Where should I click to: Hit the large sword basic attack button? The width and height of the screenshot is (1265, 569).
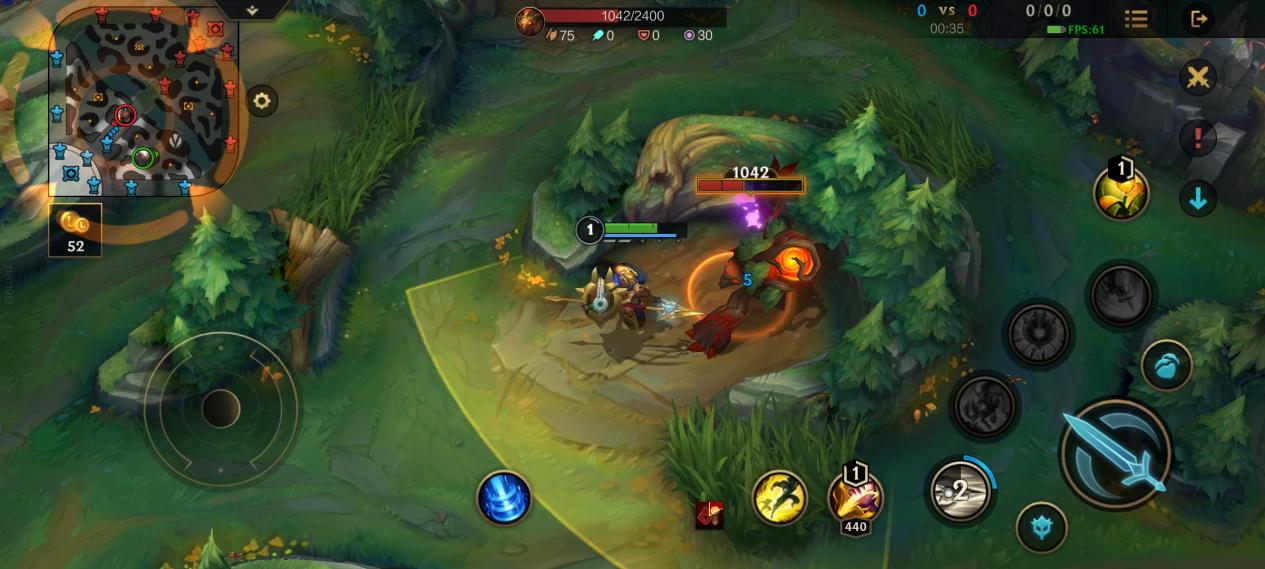1115,454
